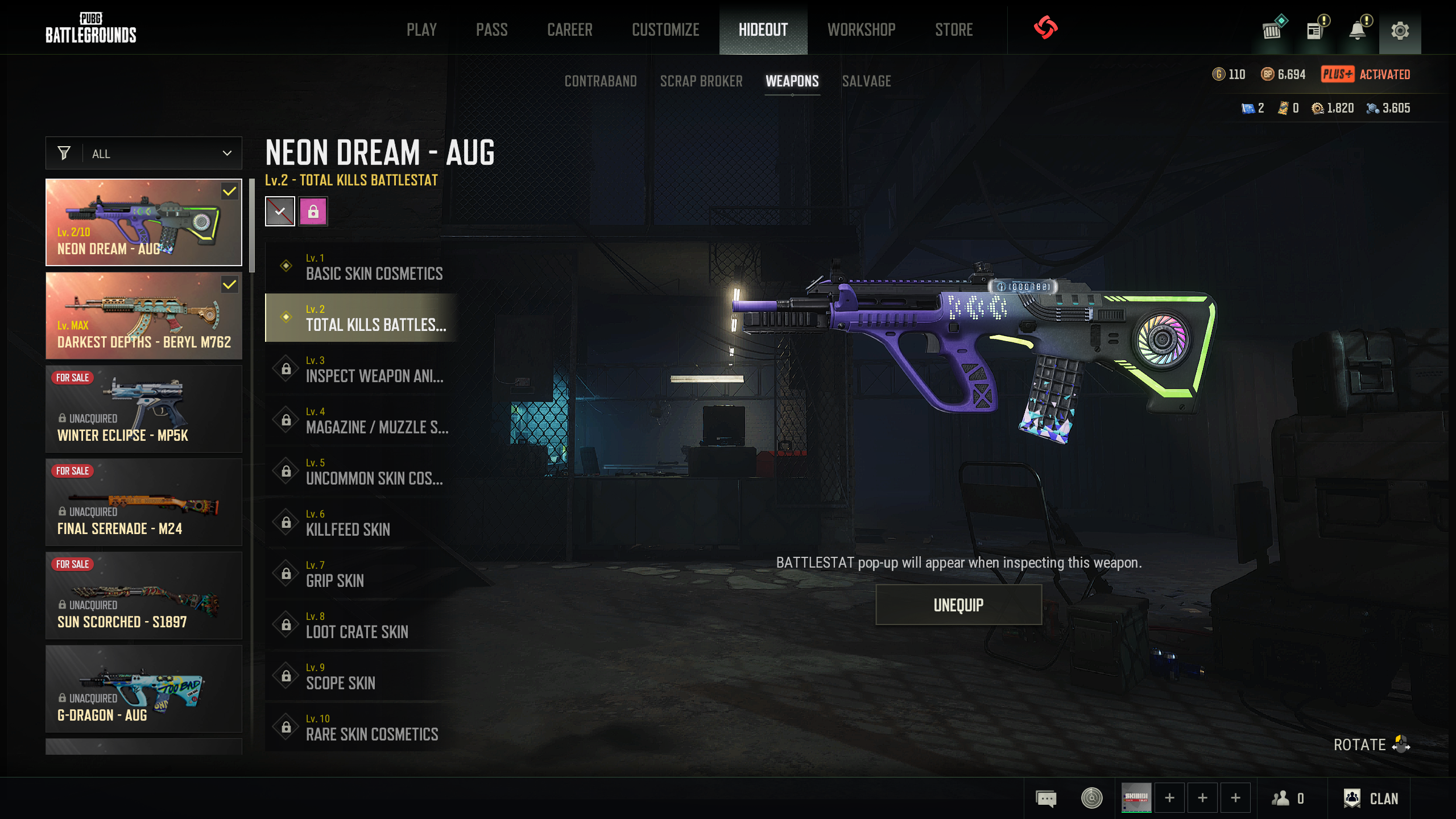The width and height of the screenshot is (1456, 819).
Task: Open the notifications bell
Action: 1358,30
